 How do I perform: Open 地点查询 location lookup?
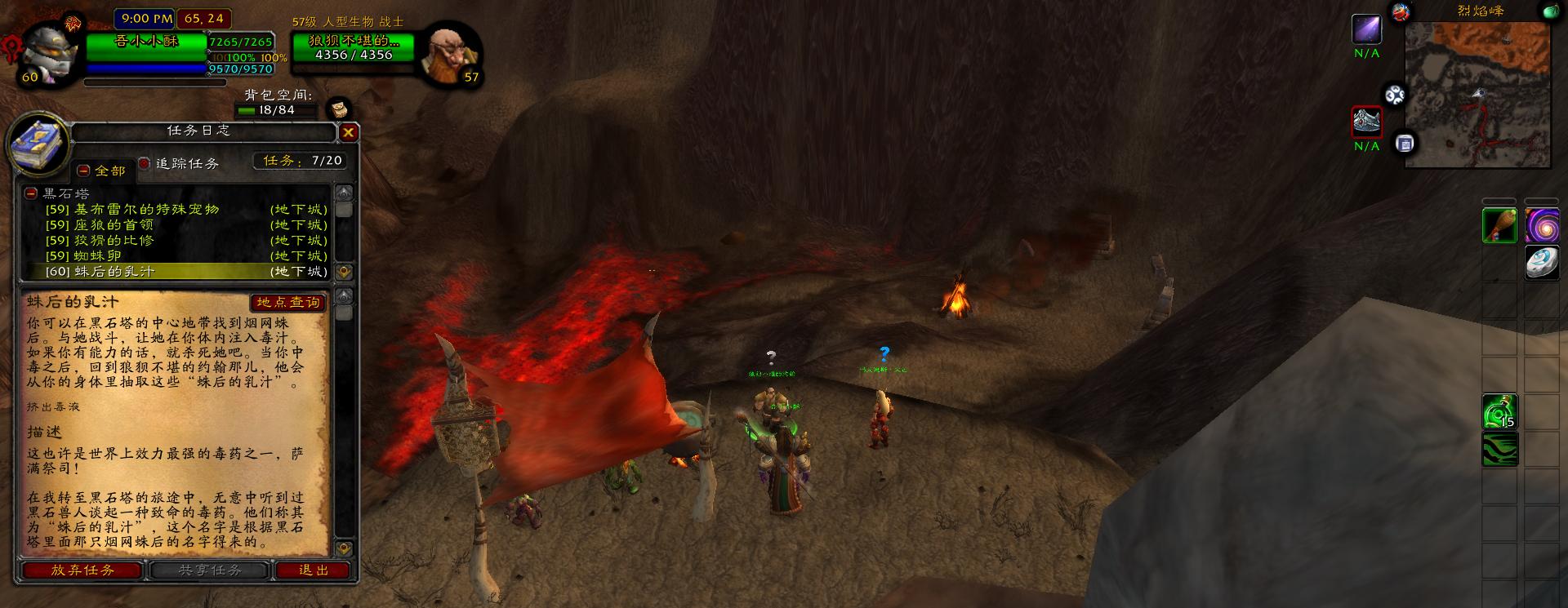(288, 303)
